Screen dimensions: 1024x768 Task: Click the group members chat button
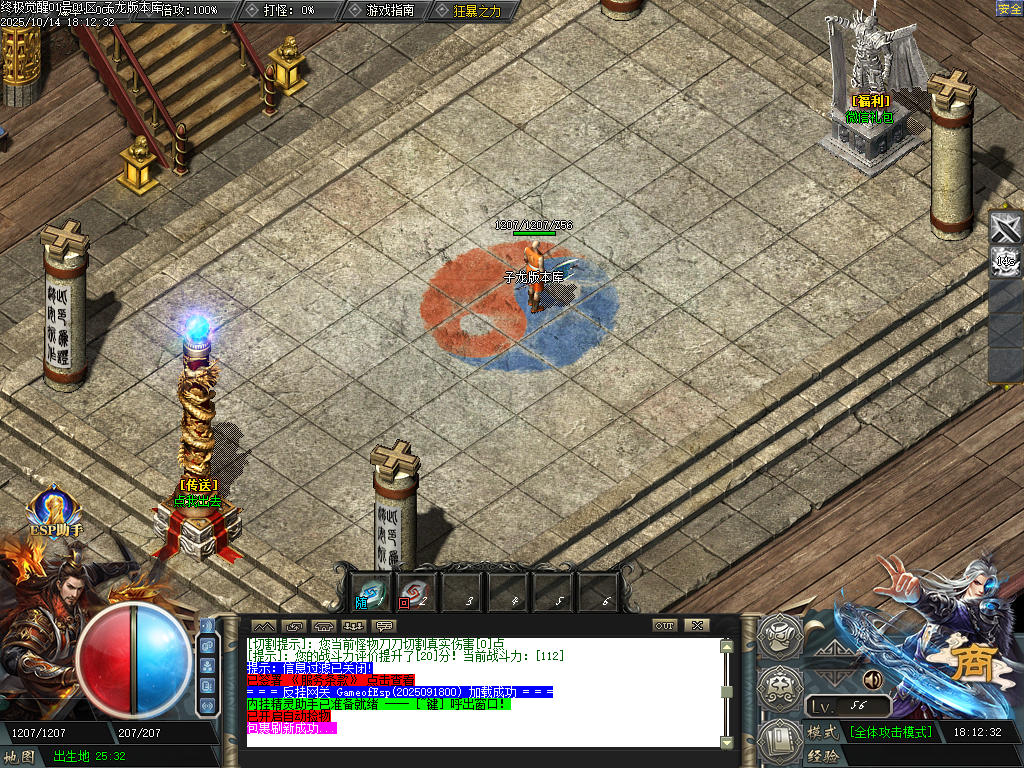(353, 625)
